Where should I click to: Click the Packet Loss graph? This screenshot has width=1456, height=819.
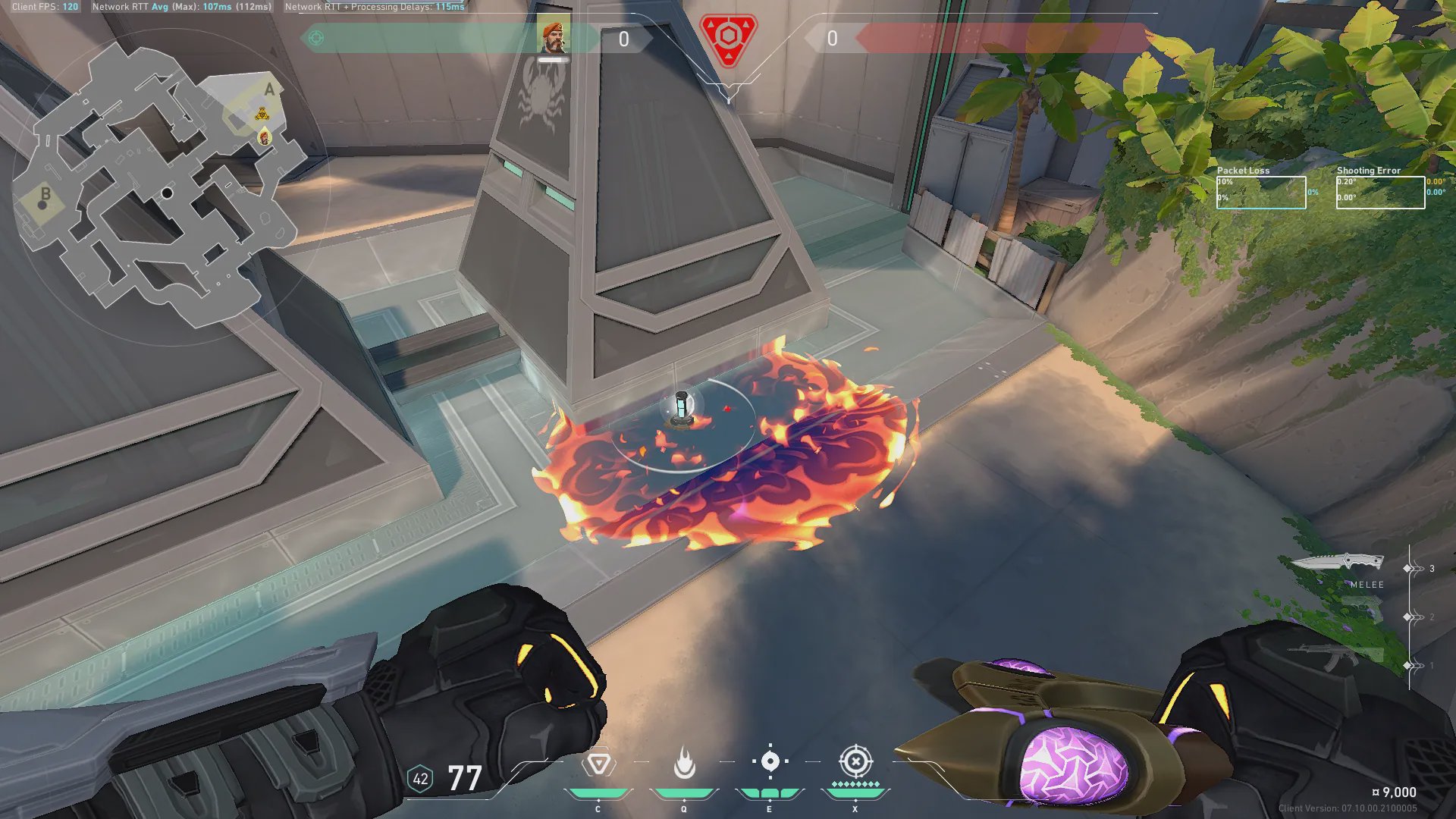1261,193
